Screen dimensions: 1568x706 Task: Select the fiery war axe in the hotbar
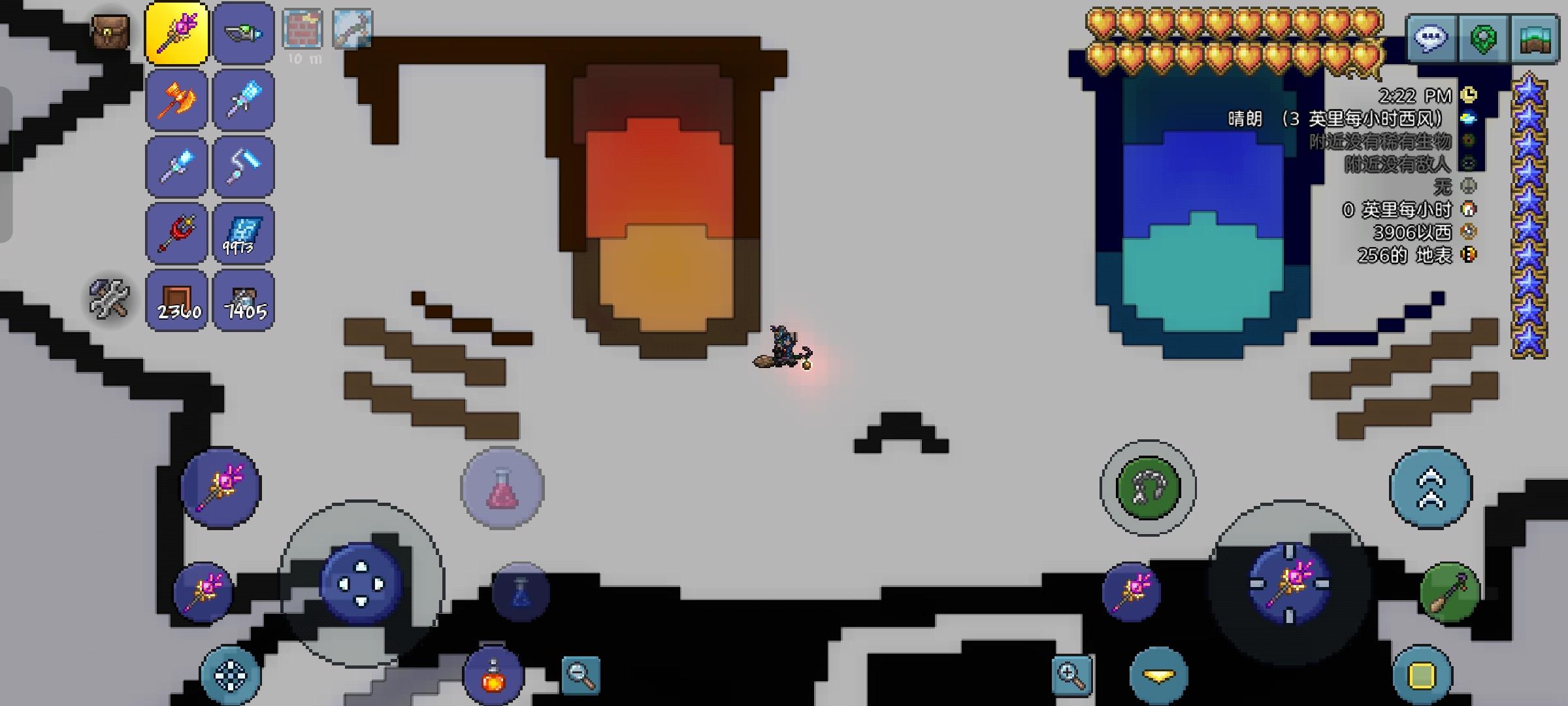coord(176,99)
